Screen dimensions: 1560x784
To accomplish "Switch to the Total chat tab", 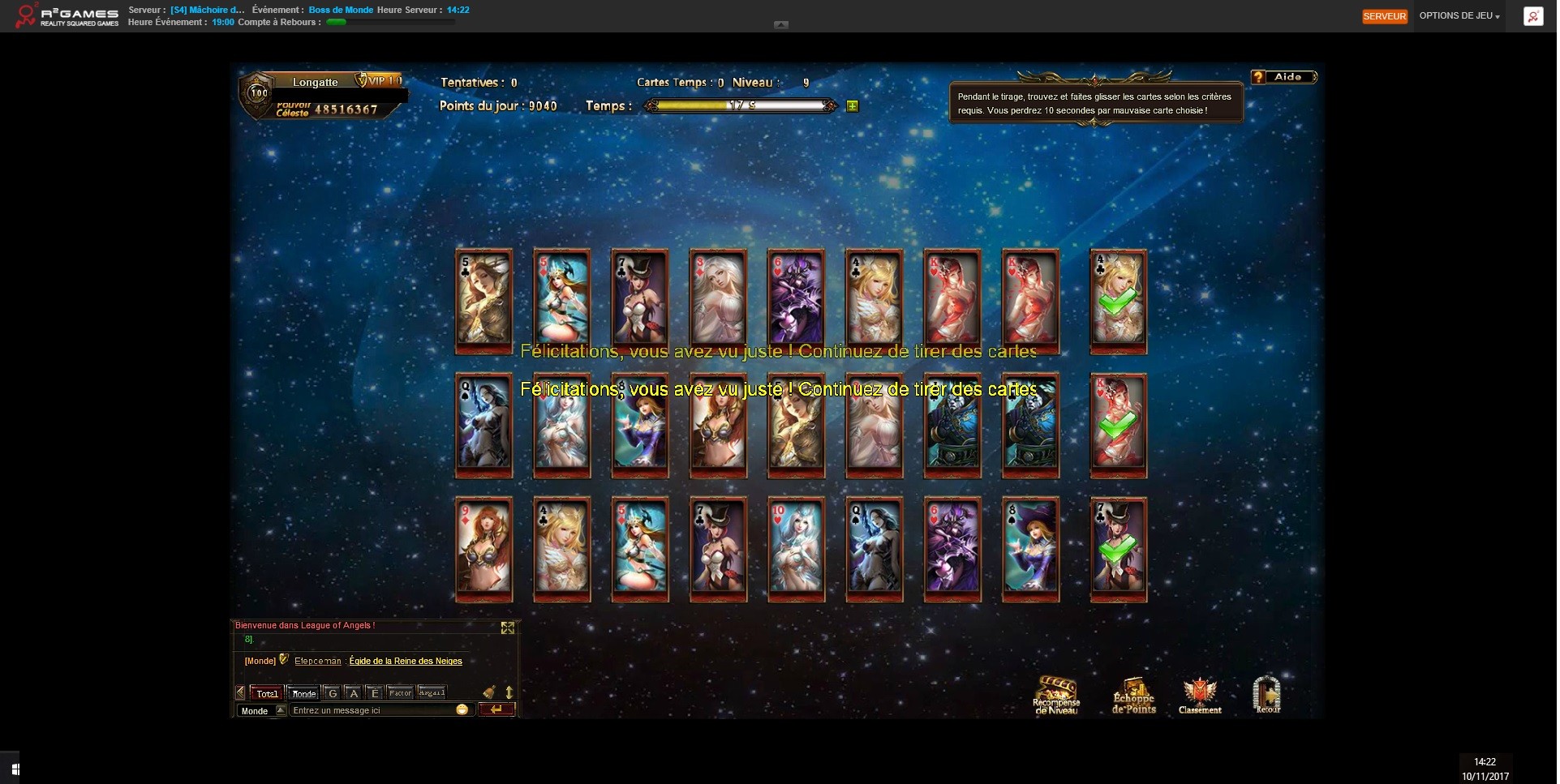I will (267, 693).
